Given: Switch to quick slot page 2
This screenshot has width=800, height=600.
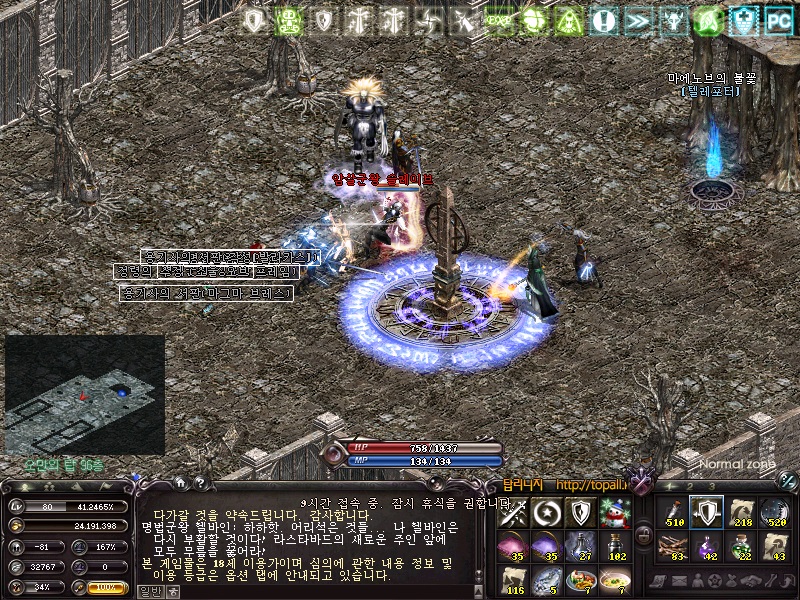Looking at the screenshot, I should coord(691,486).
